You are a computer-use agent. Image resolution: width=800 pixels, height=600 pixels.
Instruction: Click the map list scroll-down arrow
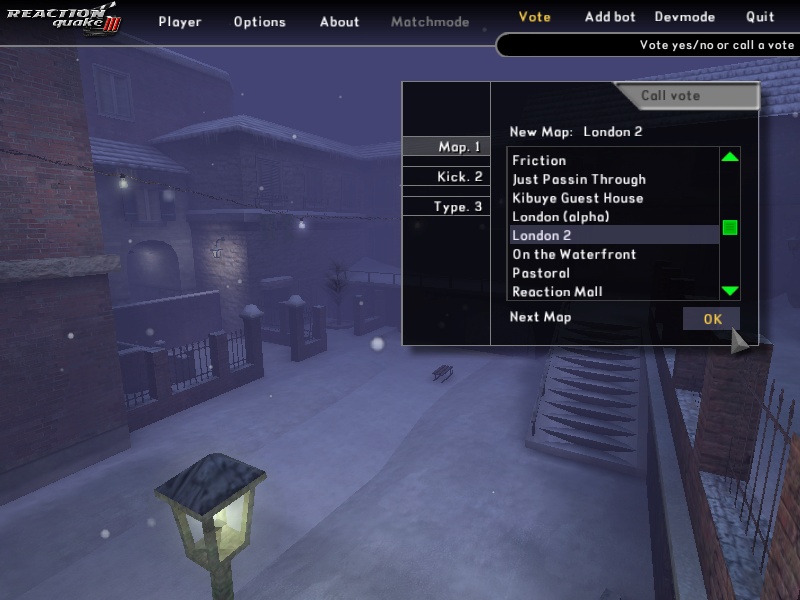pos(730,291)
